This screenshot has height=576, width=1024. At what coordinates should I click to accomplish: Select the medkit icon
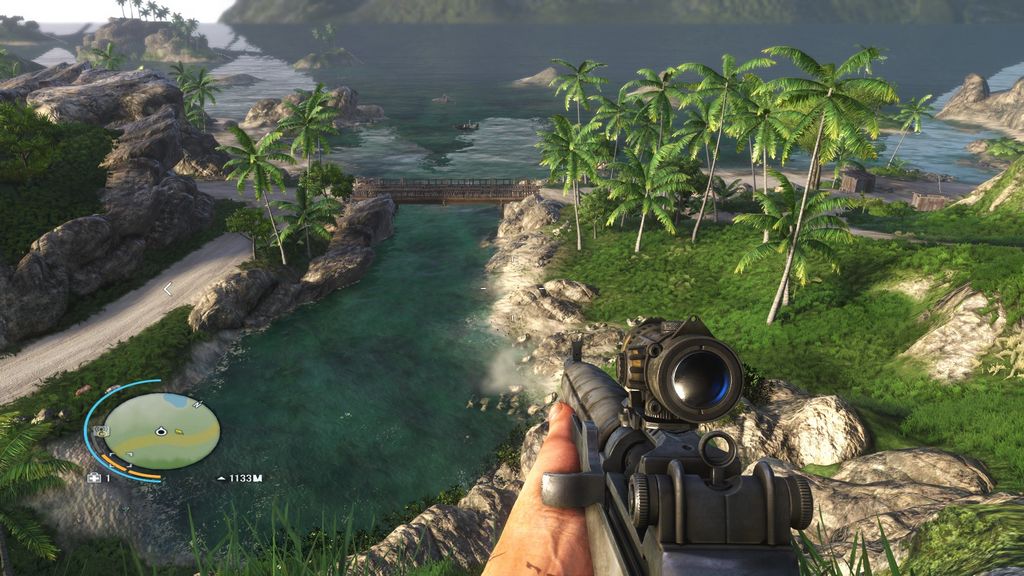(x=95, y=478)
